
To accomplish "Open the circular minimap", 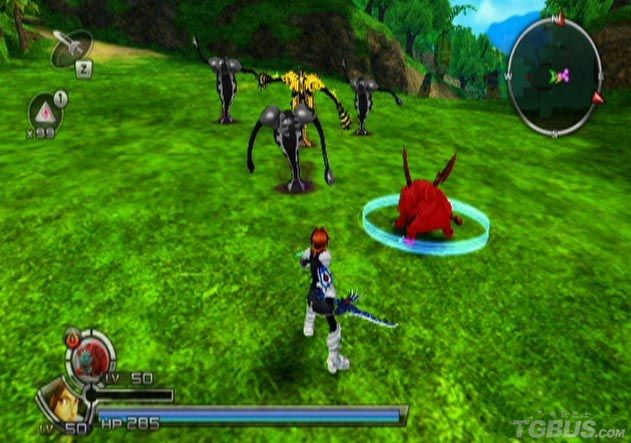I will pyautogui.click(x=554, y=77).
